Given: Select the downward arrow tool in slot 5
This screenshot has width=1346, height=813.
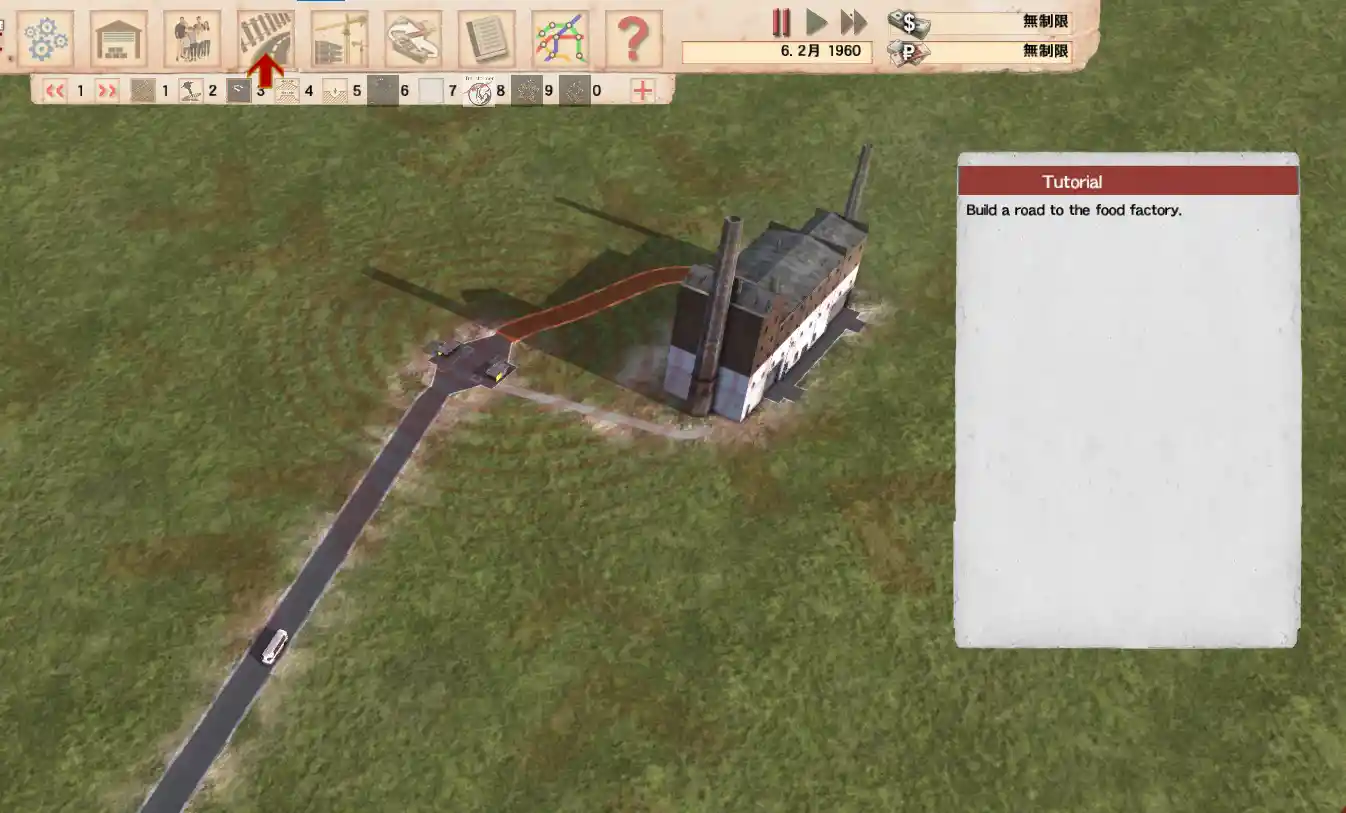Looking at the screenshot, I should pos(334,91).
